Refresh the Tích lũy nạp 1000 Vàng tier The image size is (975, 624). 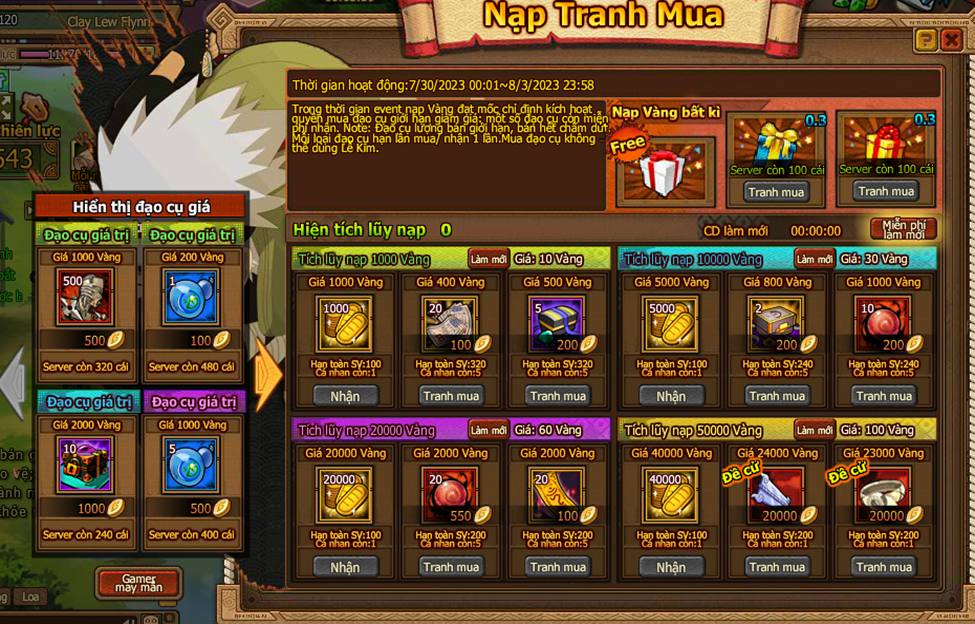488,259
